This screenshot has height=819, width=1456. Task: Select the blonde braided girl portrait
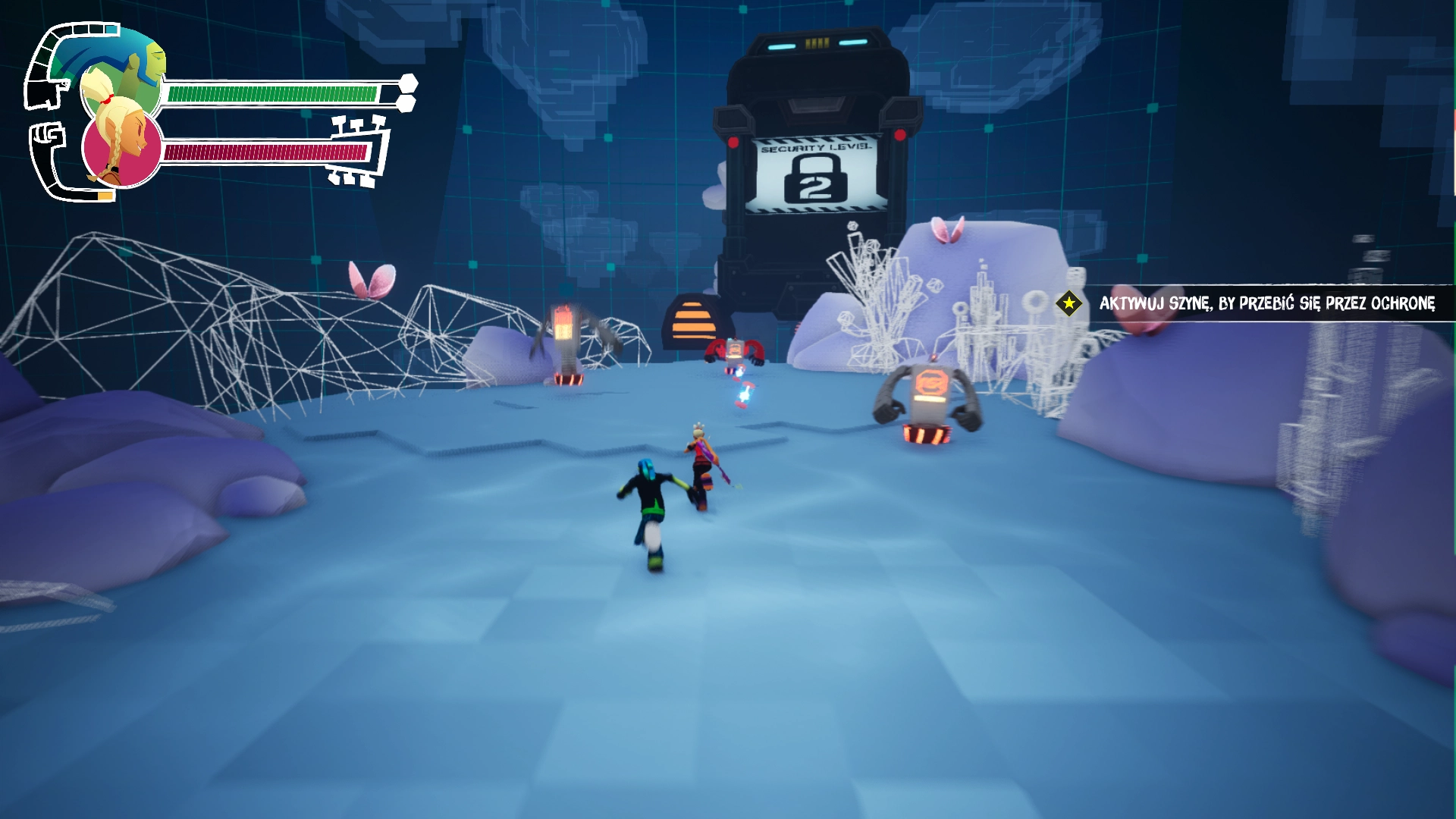click(x=121, y=148)
